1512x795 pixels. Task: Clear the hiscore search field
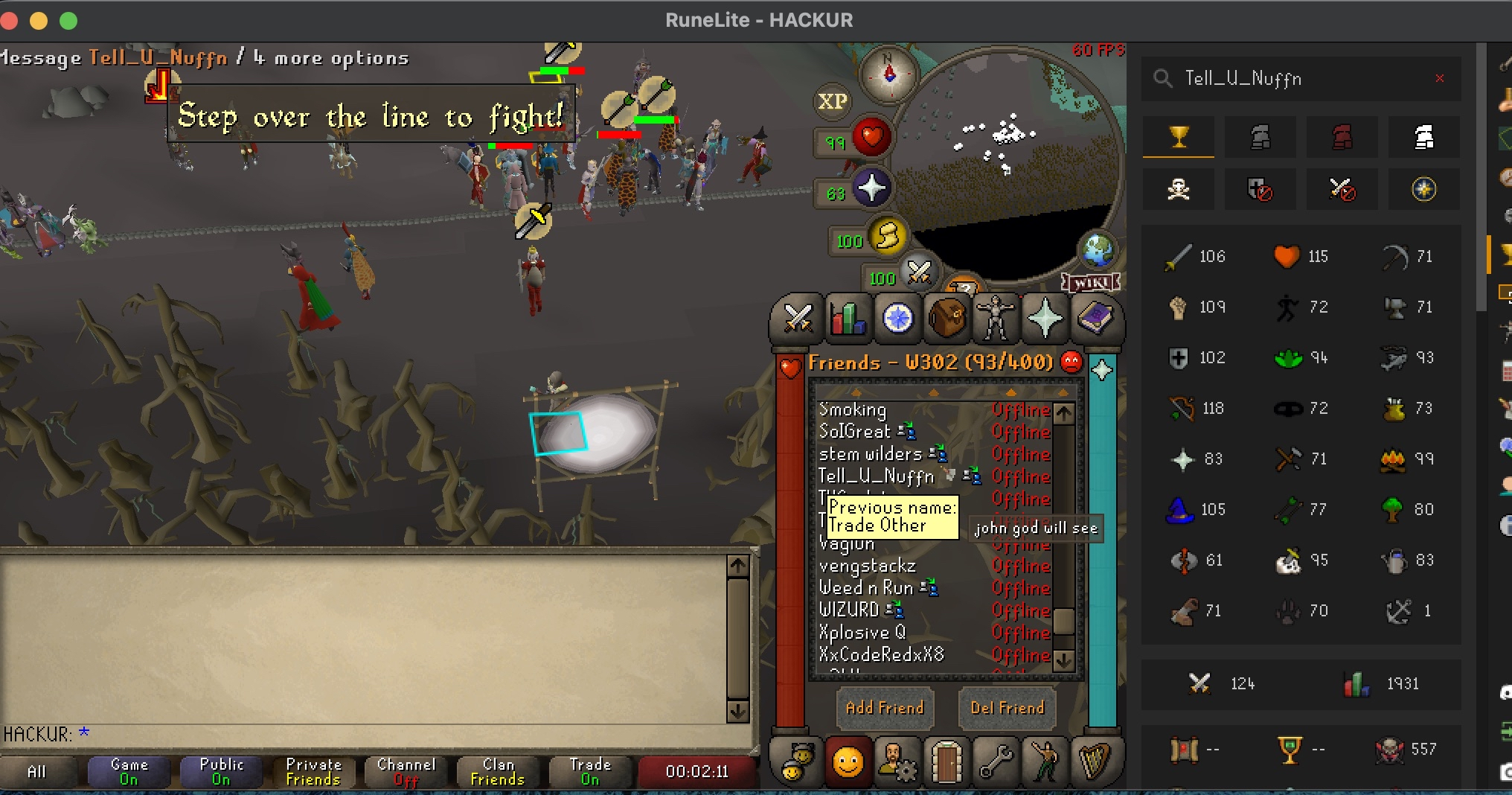1439,78
